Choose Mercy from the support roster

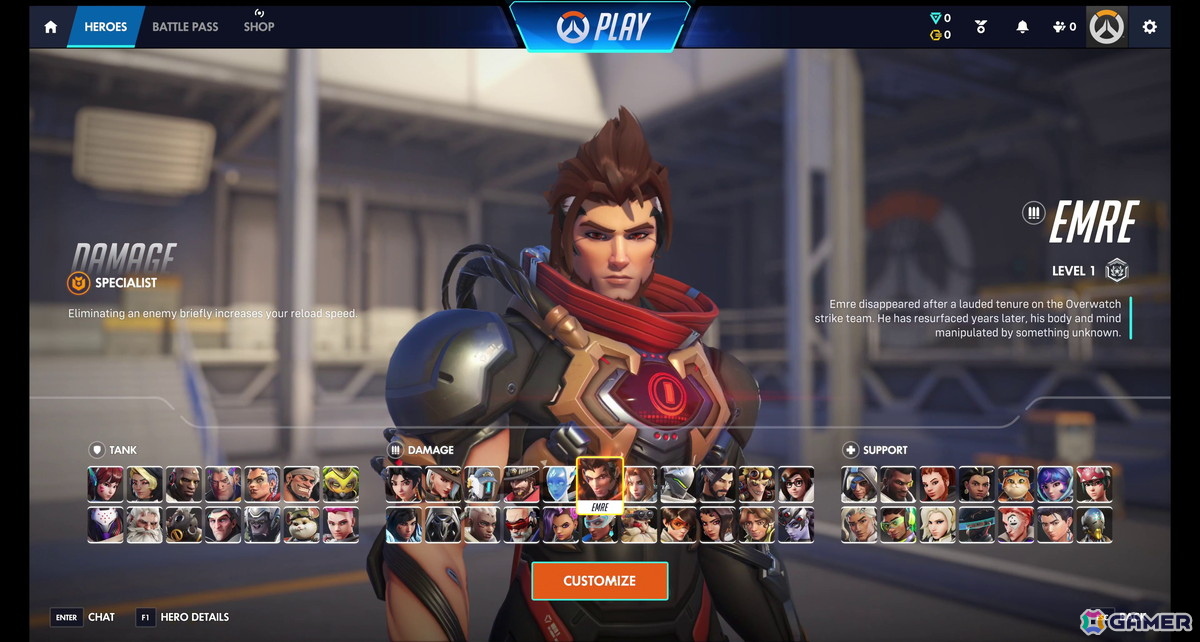pos(938,524)
